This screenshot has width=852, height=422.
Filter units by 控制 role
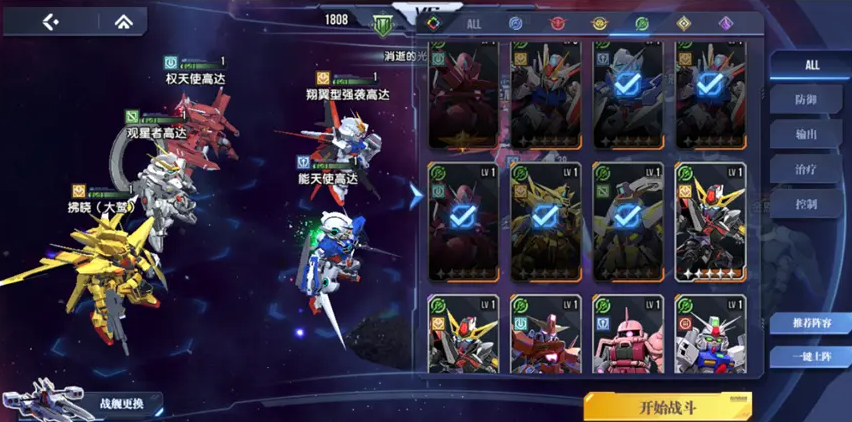click(x=806, y=204)
